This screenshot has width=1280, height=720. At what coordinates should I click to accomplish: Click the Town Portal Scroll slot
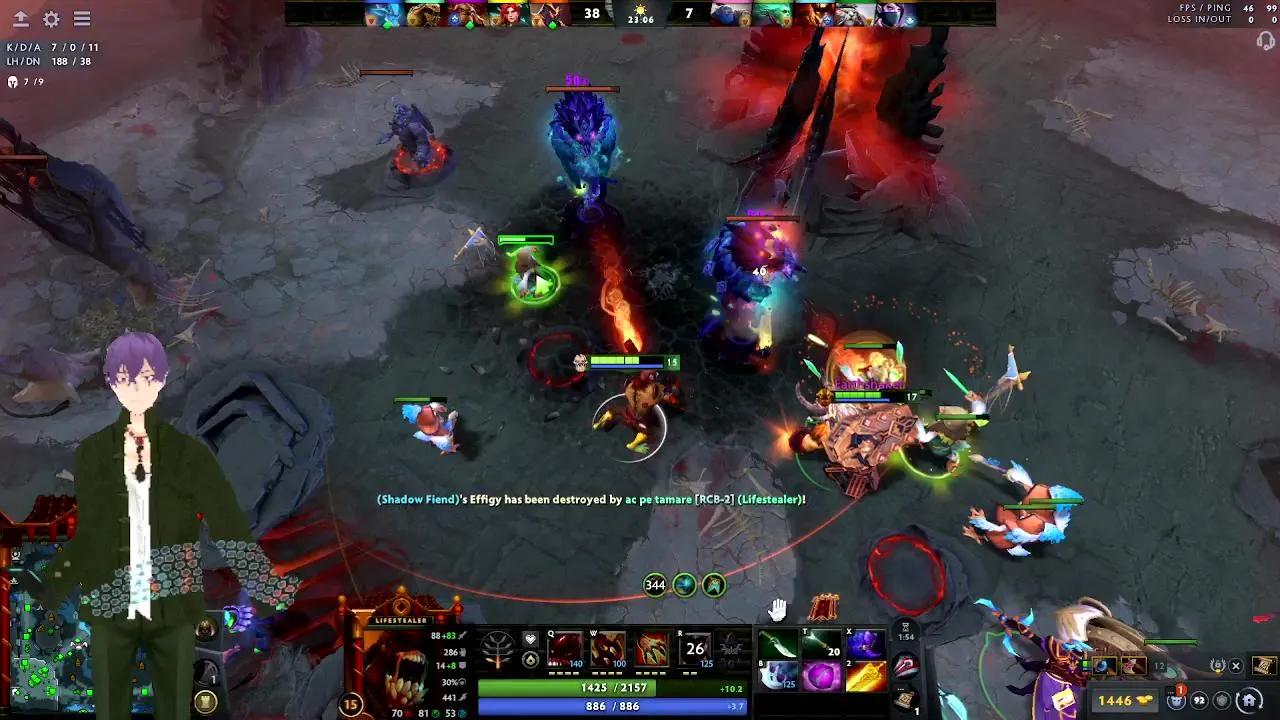coord(907,701)
